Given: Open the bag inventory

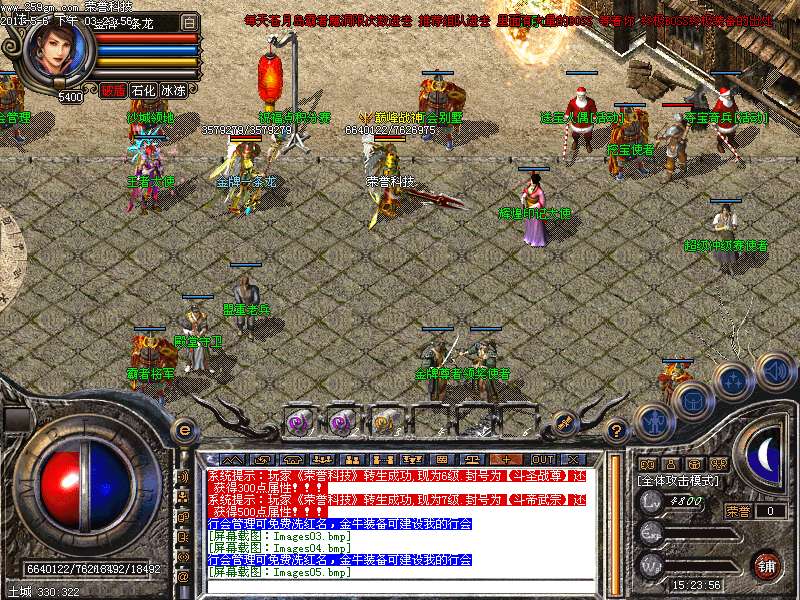Looking at the screenshot, I should pyautogui.click(x=692, y=401).
